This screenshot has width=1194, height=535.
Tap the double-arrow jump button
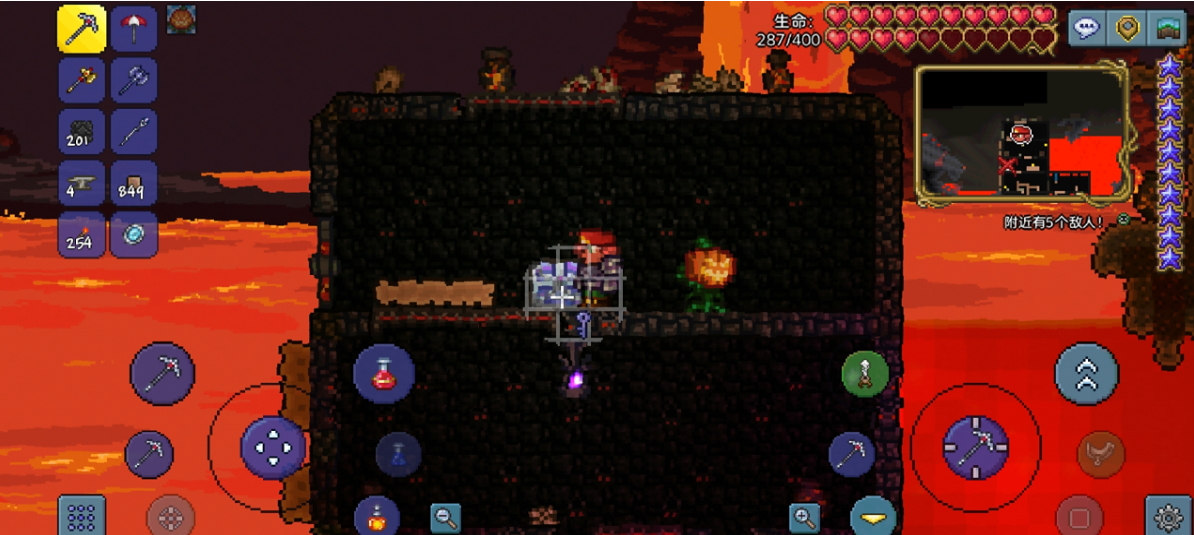(x=1086, y=374)
